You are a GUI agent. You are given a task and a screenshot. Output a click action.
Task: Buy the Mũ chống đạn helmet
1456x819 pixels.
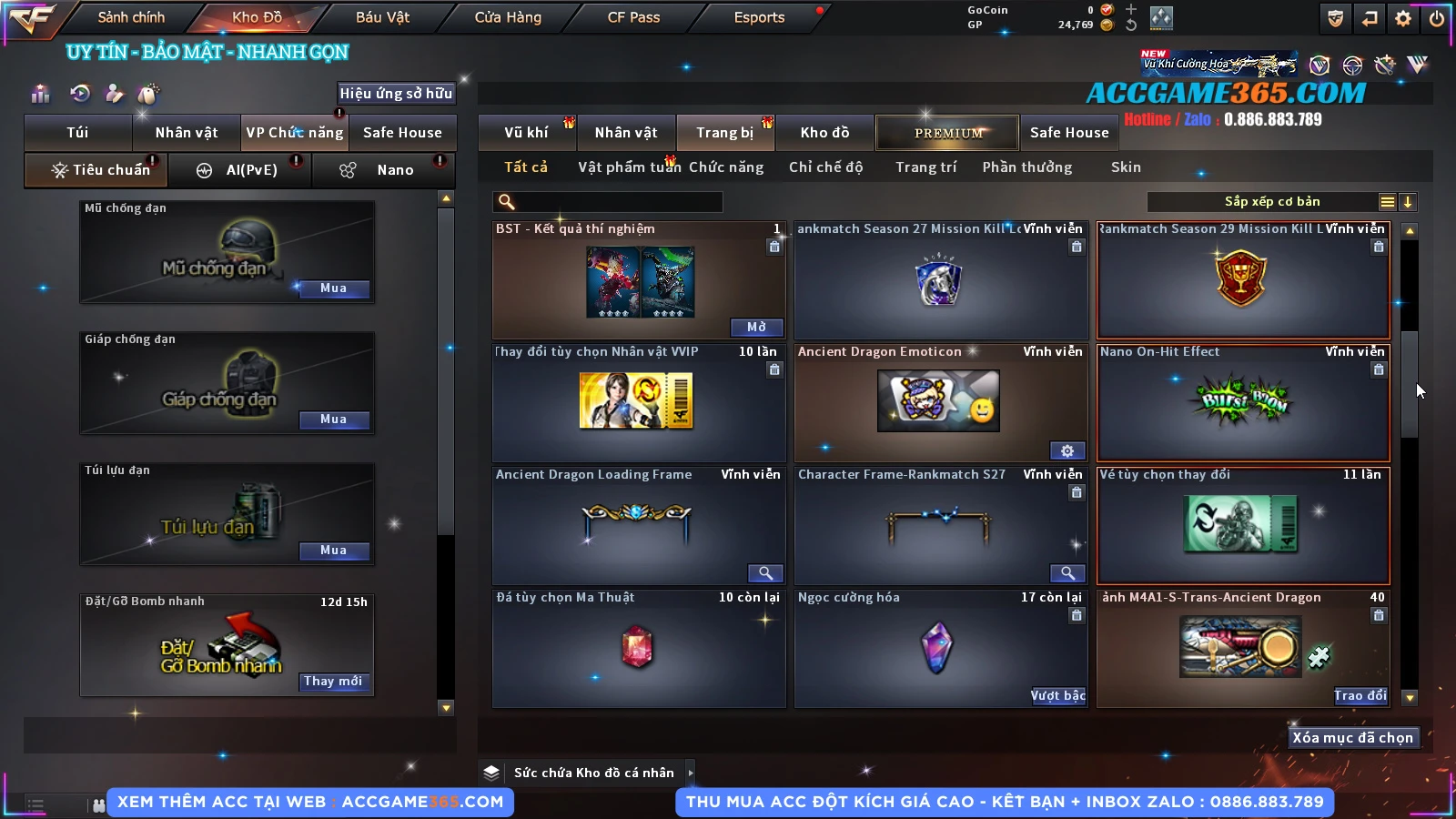(333, 288)
